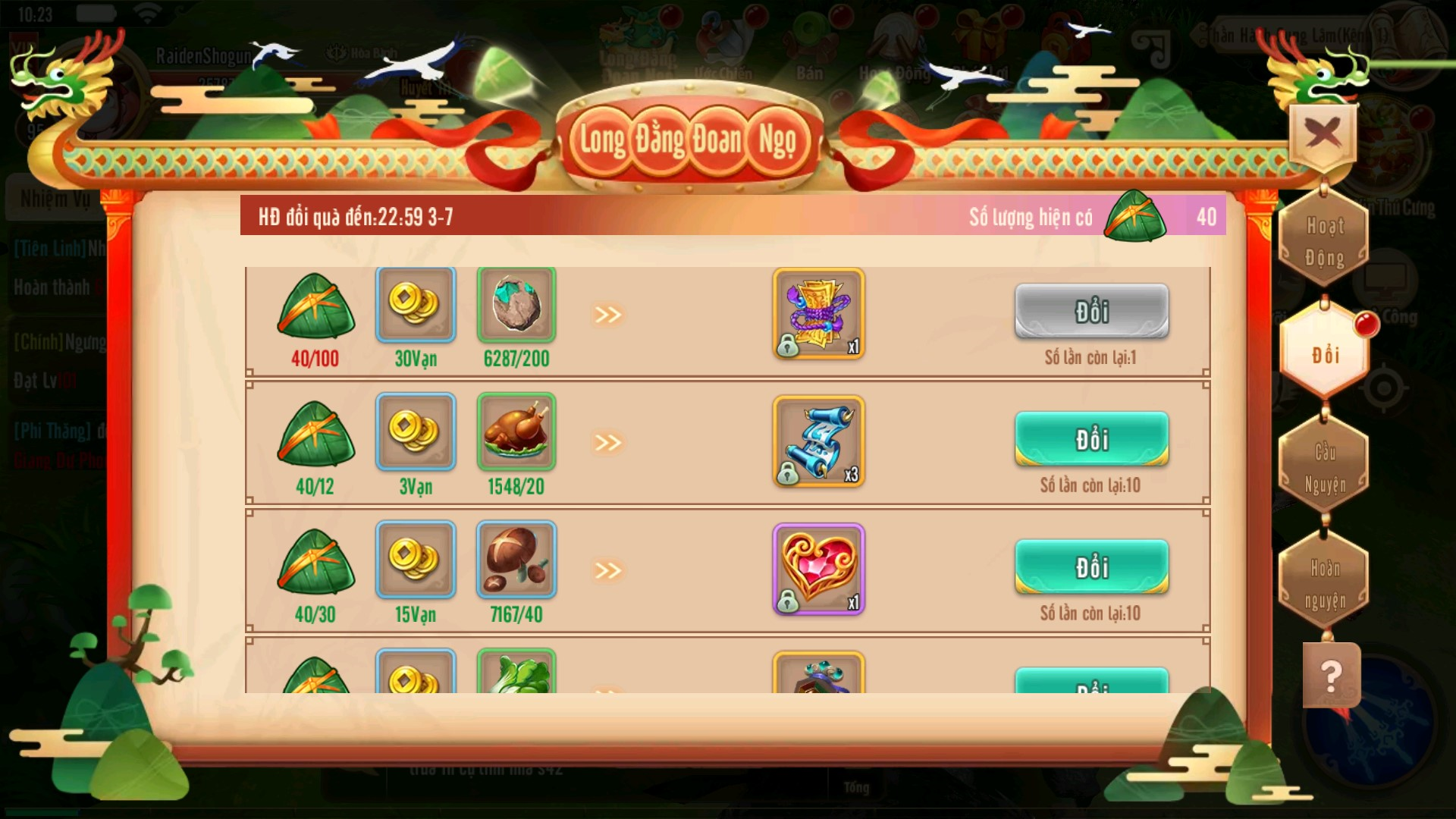The height and width of the screenshot is (819, 1456).
Task: Tap the rice dumpling count in the header
Action: click(1135, 217)
